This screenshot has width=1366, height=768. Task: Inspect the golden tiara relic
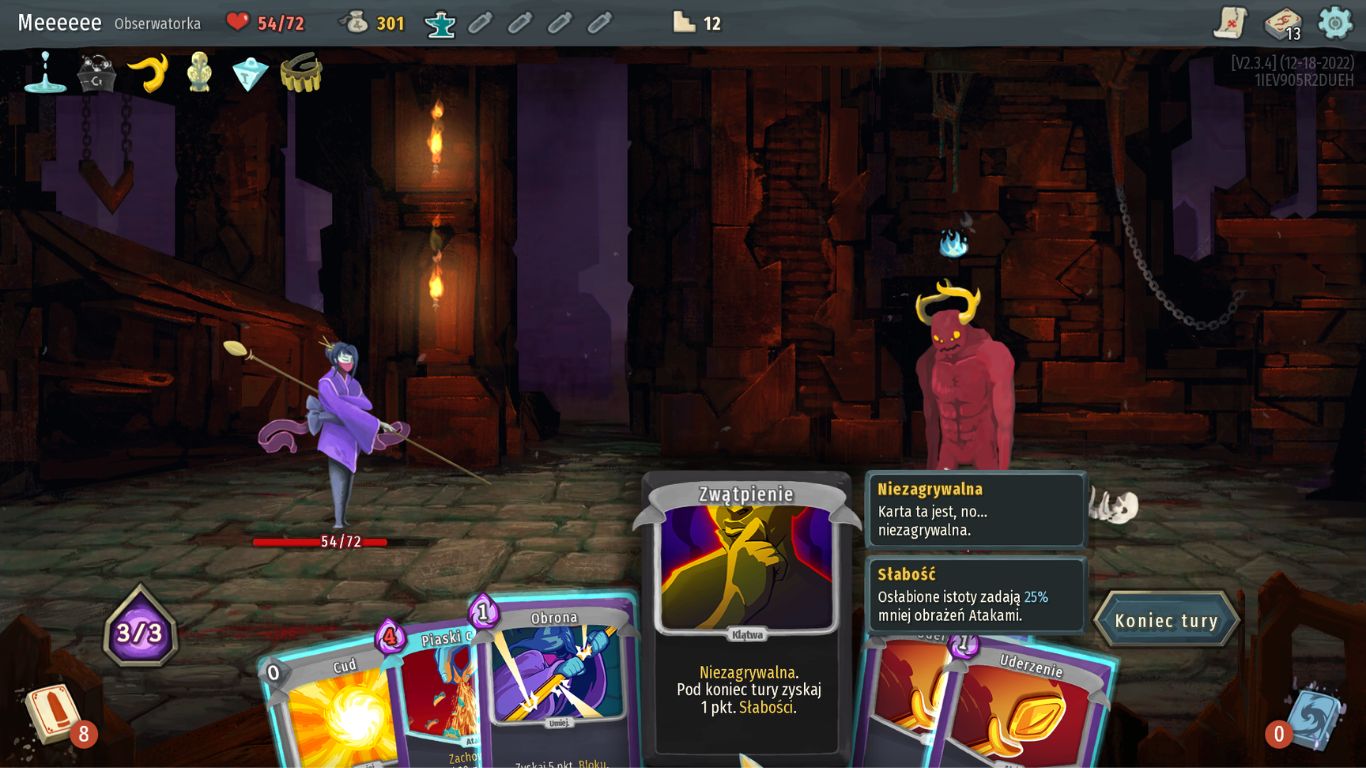click(301, 73)
